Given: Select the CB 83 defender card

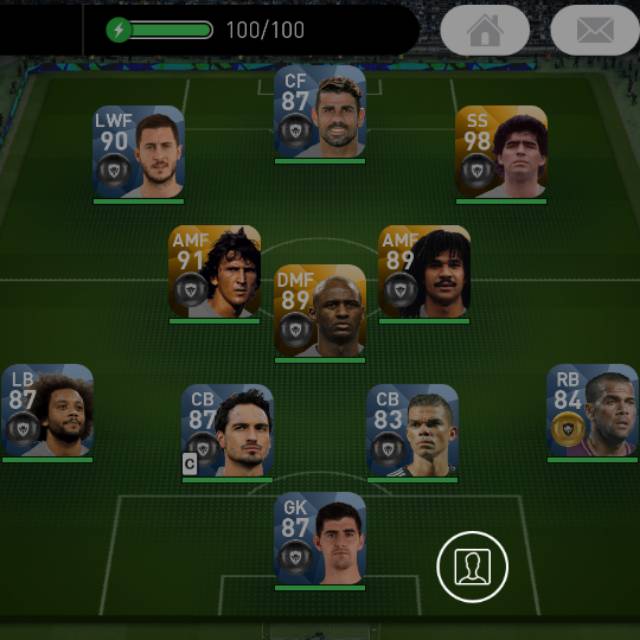Looking at the screenshot, I should (412, 431).
